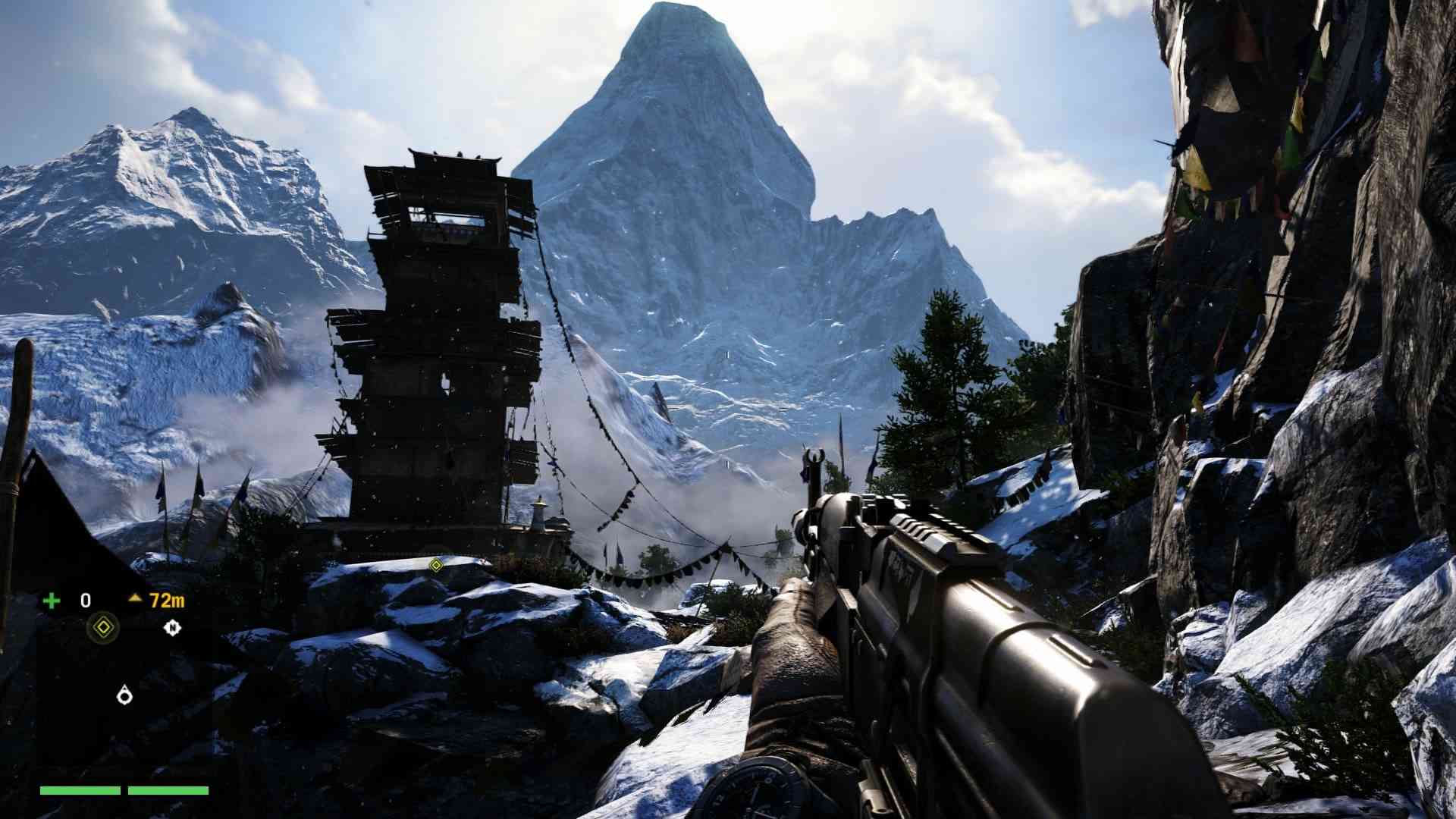
Task: Click the green cross health syringe icon
Action: pyautogui.click(x=52, y=601)
